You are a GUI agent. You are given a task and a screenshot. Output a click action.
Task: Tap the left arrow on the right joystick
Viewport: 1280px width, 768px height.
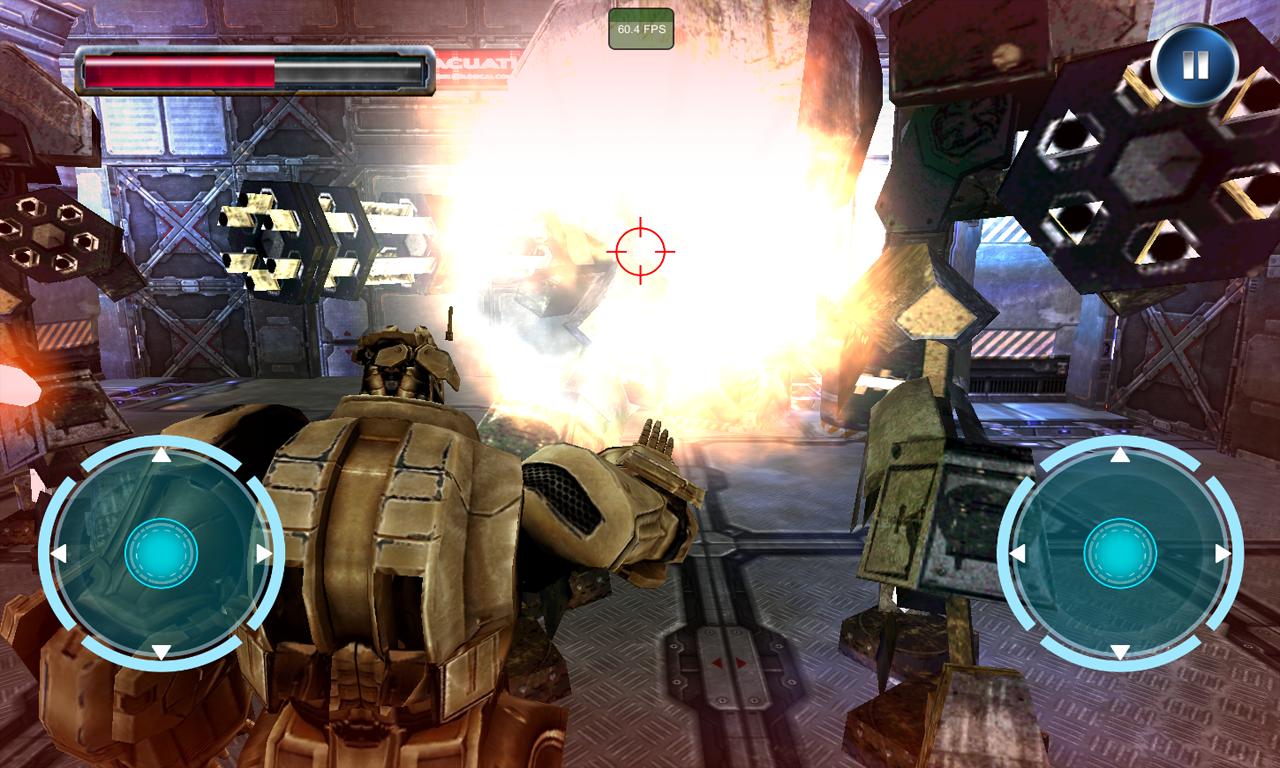click(1018, 553)
